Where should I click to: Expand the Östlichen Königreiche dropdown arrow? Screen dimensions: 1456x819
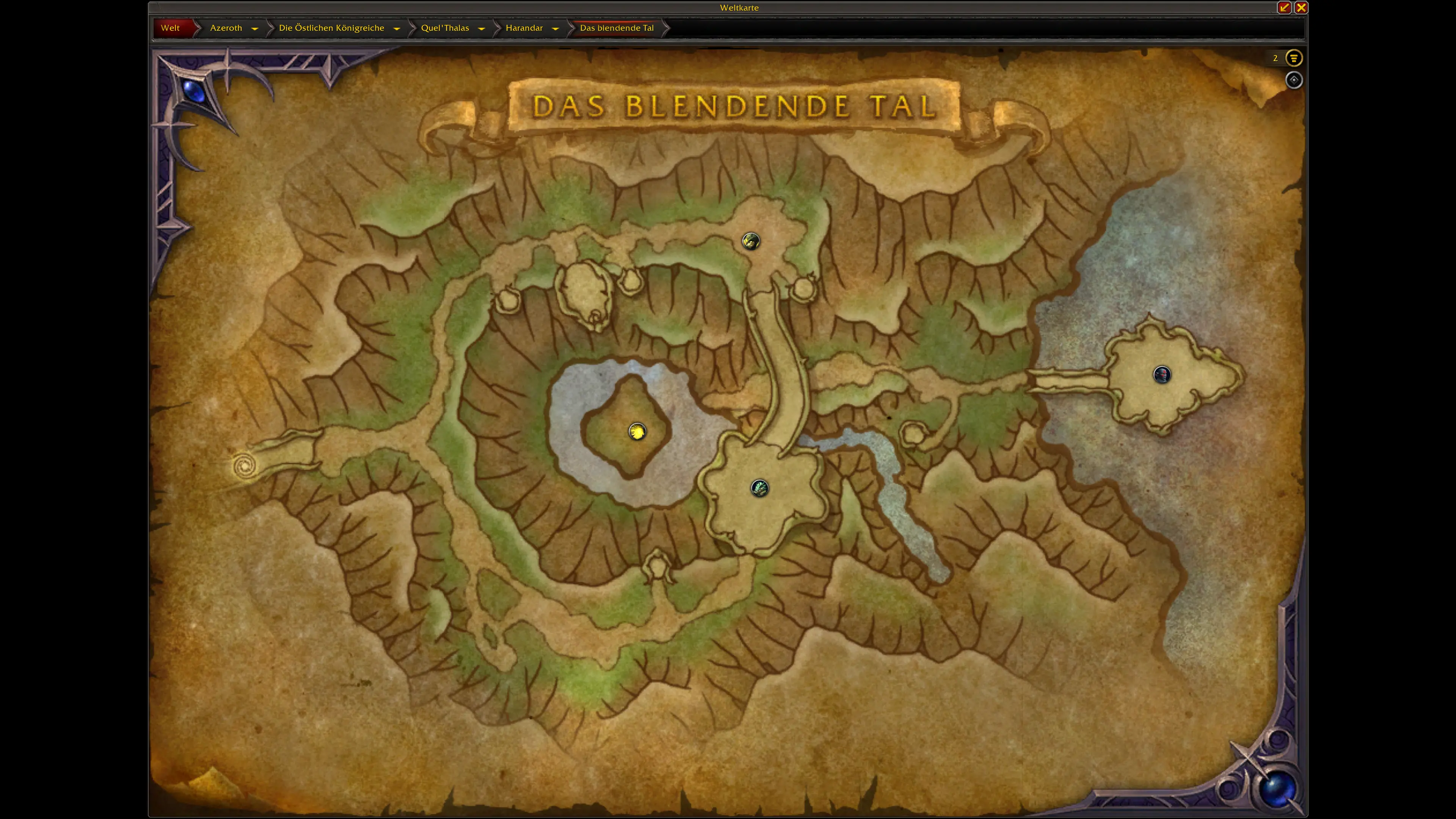point(397,28)
